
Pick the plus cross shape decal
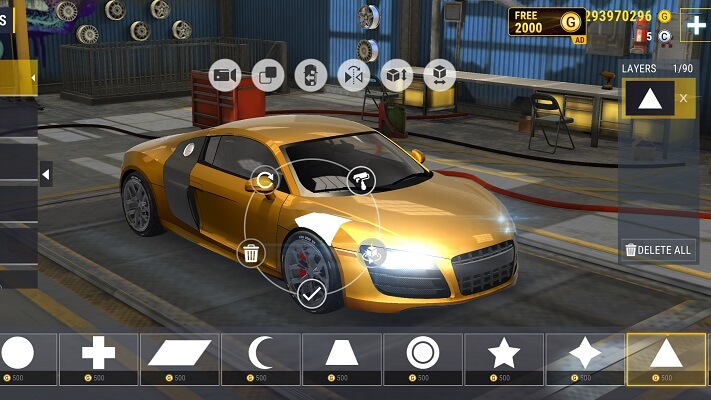(x=98, y=354)
